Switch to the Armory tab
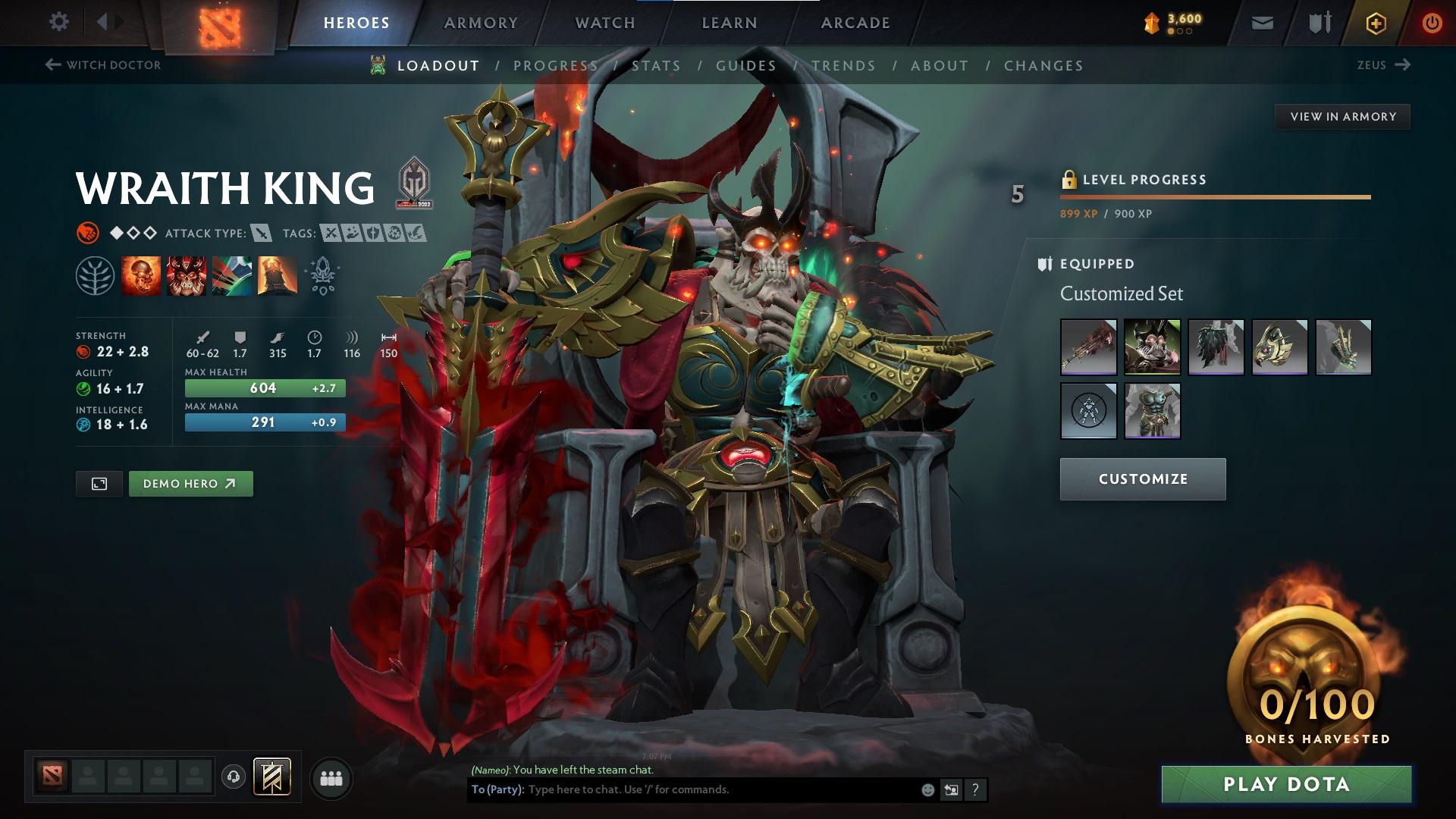This screenshot has width=1456, height=819. [481, 23]
